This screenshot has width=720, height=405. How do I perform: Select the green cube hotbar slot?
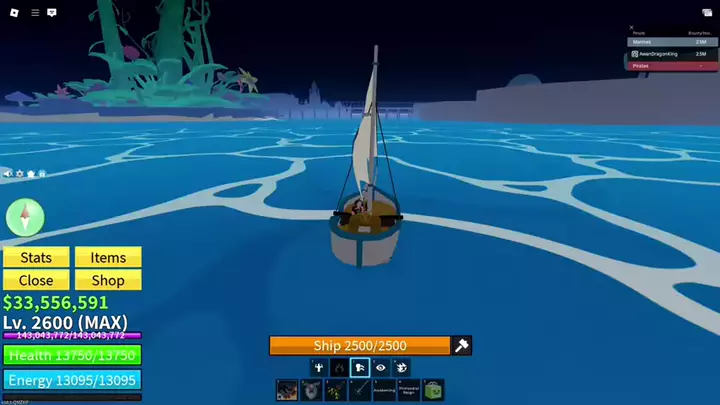[433, 390]
